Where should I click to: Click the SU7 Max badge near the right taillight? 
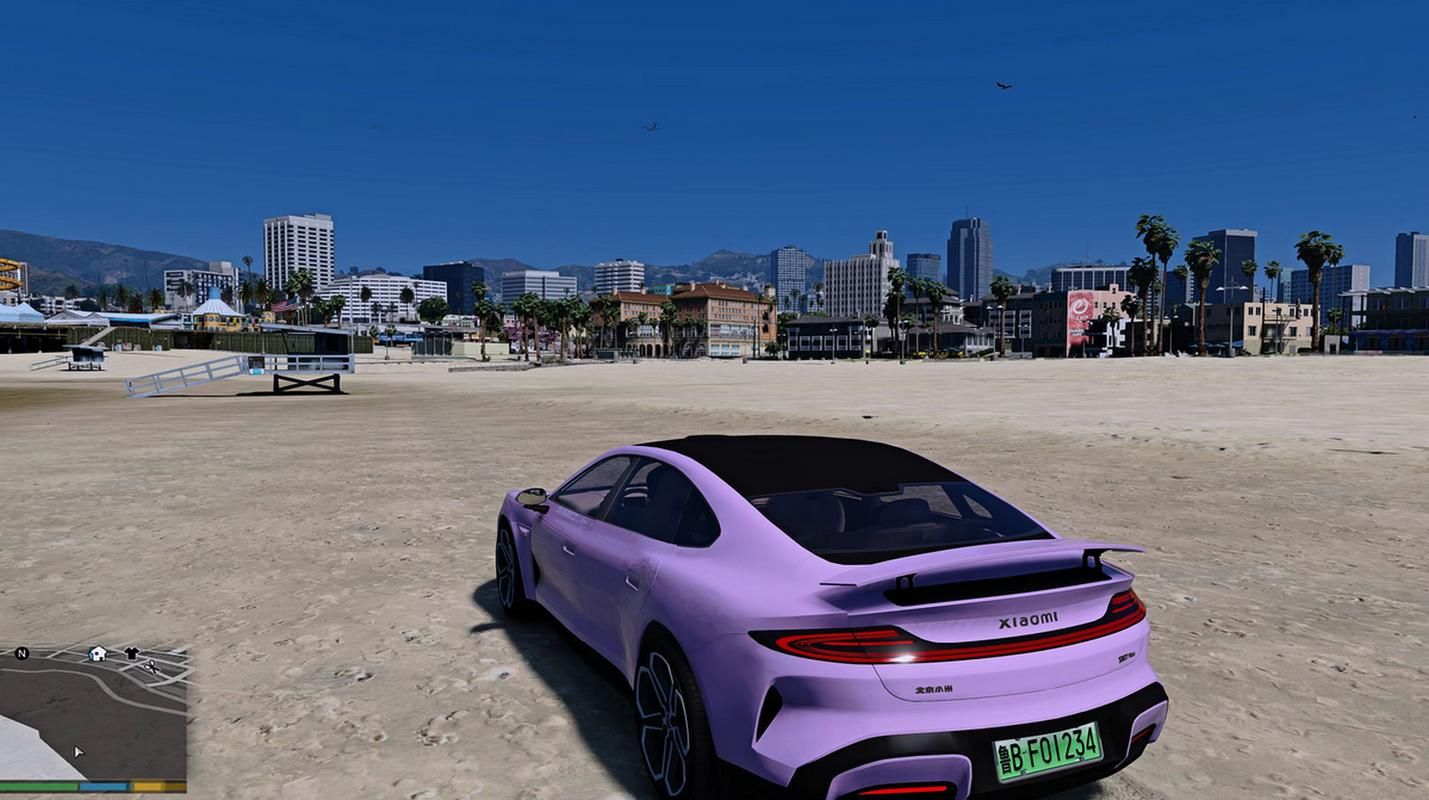1127,656
